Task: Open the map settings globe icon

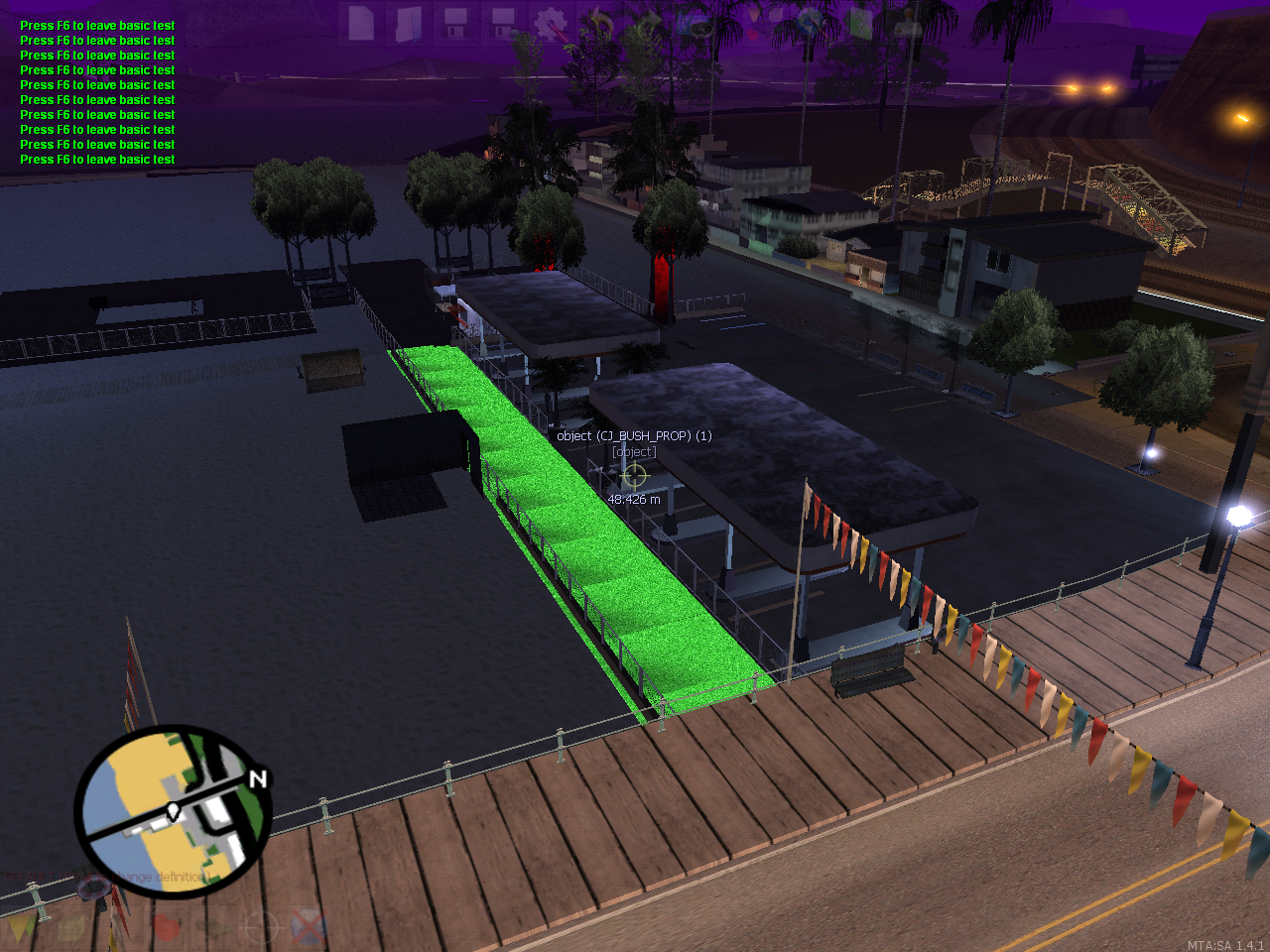Action: 809,22
